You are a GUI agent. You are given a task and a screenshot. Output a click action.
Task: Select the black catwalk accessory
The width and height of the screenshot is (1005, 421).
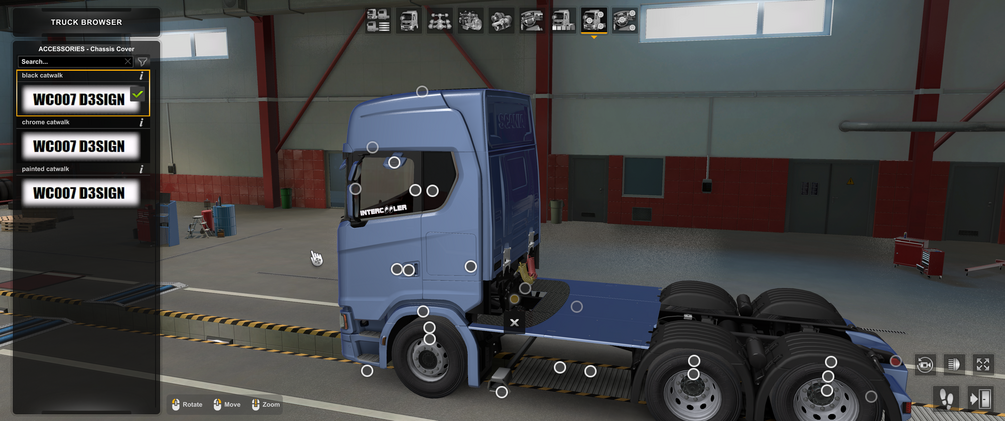[x=79, y=99]
